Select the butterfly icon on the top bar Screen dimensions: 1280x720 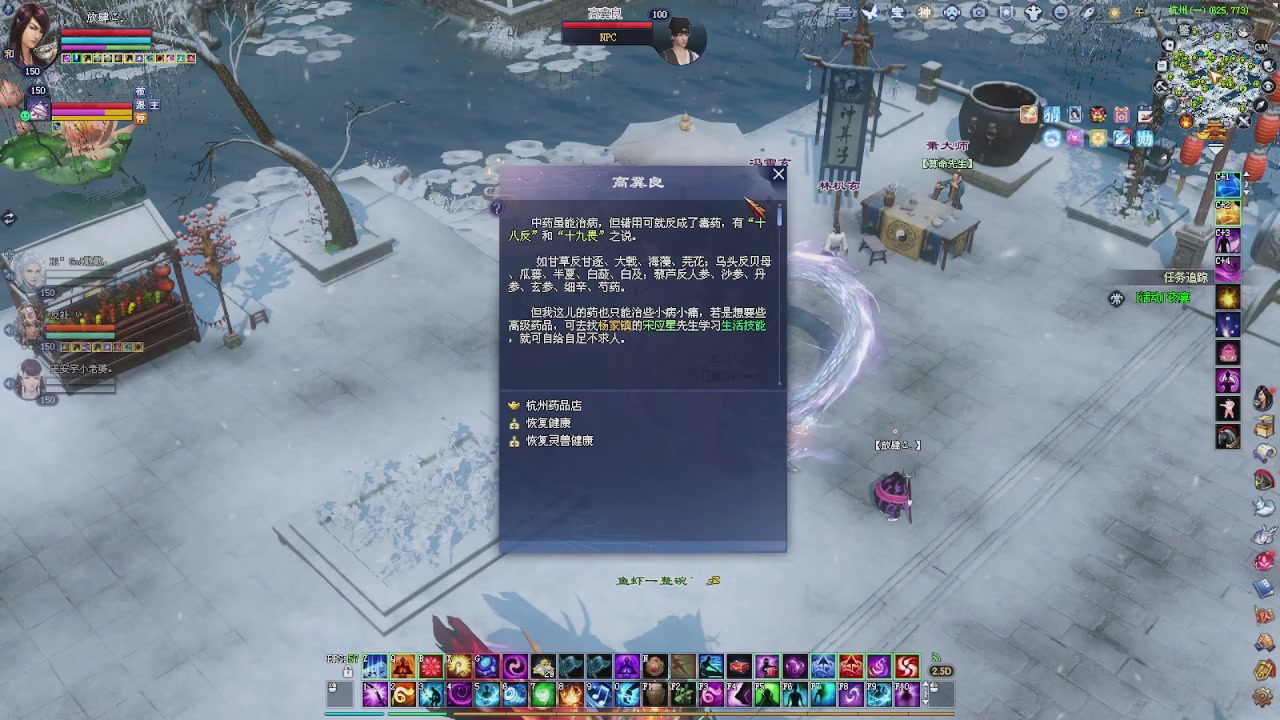(871, 11)
